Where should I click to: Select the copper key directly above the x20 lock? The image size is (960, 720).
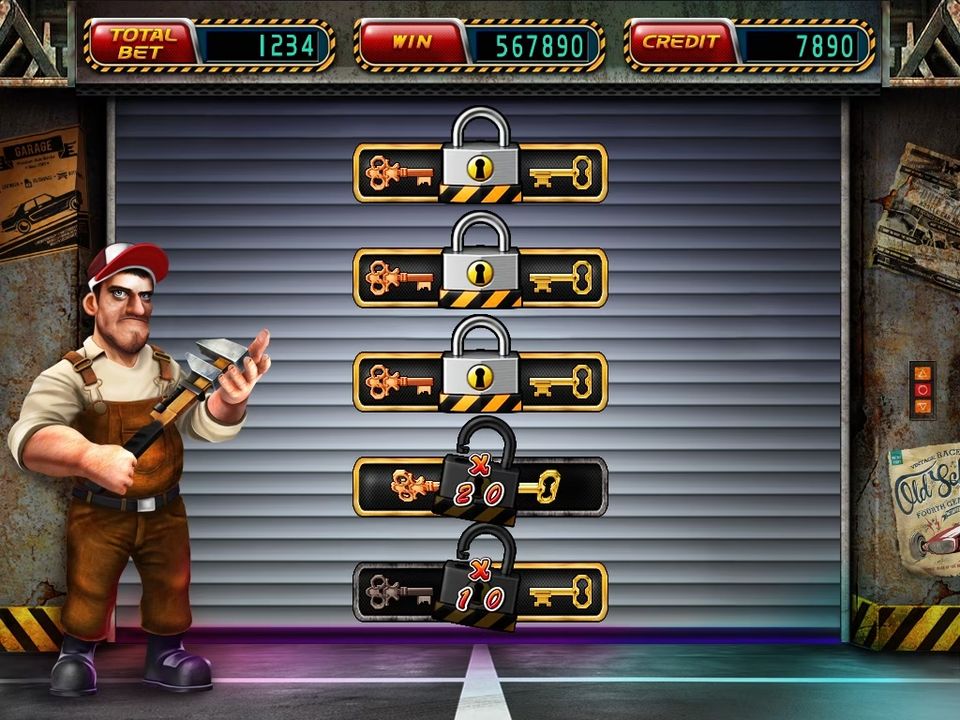click(x=398, y=381)
